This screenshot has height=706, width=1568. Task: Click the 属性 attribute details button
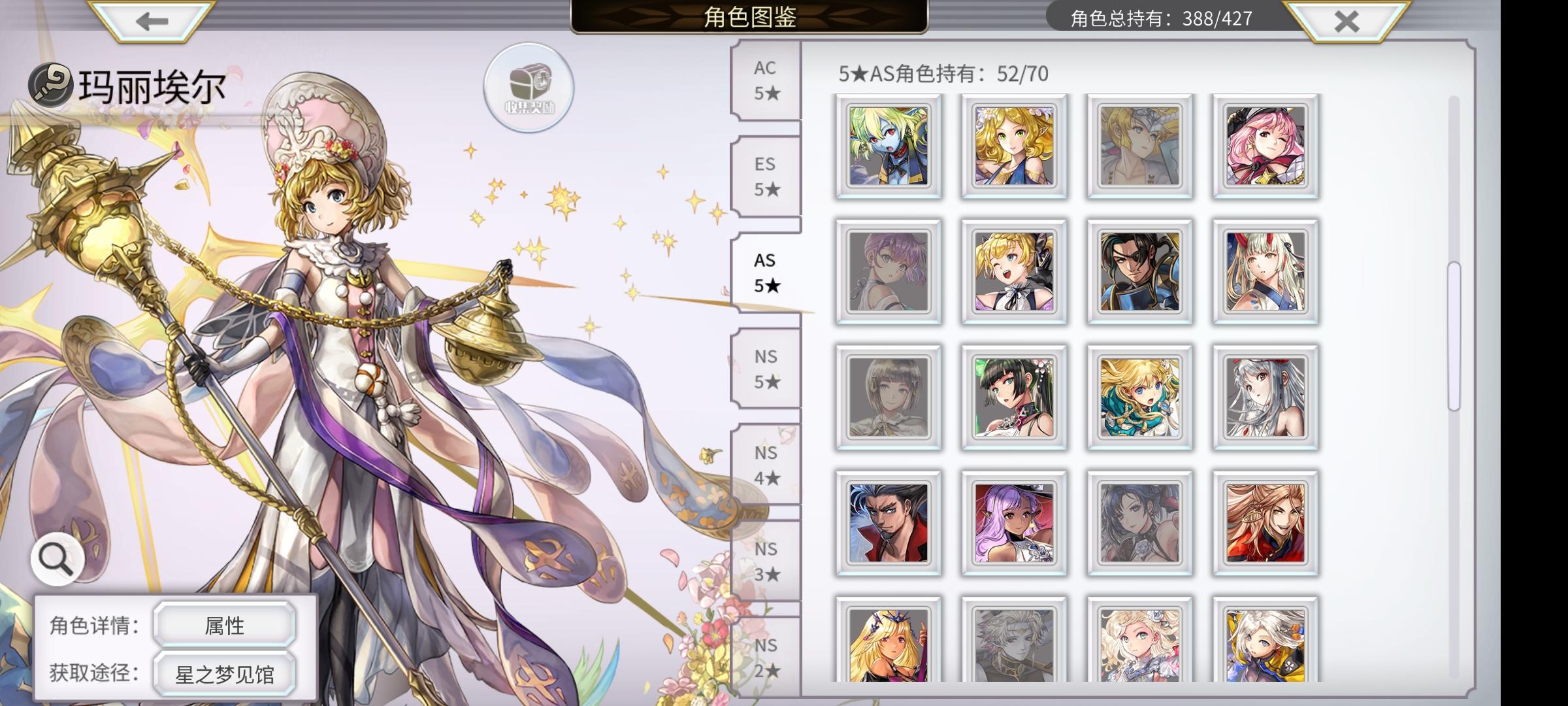click(x=225, y=626)
